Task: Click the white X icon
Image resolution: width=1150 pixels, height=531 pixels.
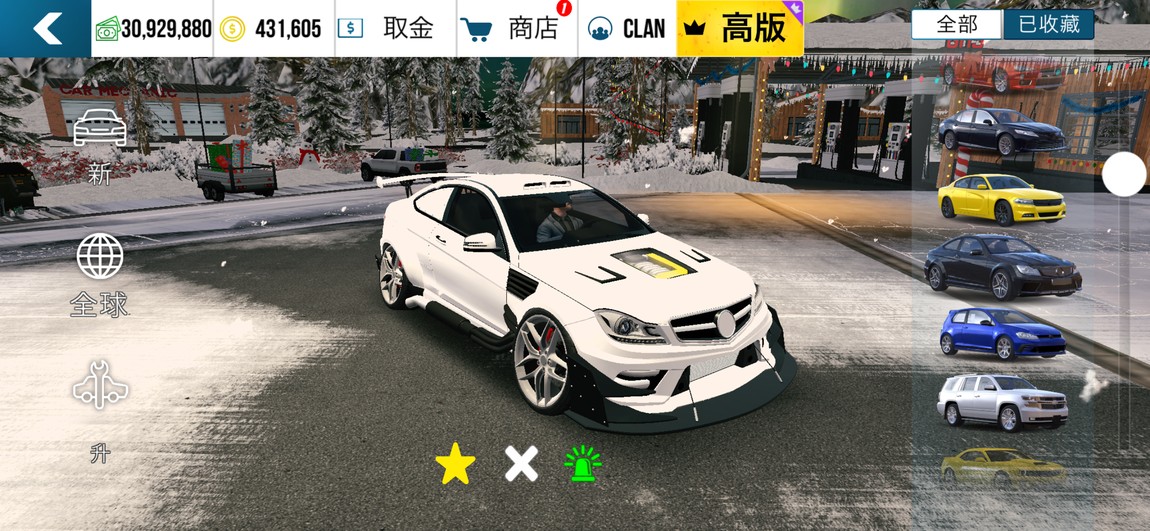Action: tap(521, 464)
